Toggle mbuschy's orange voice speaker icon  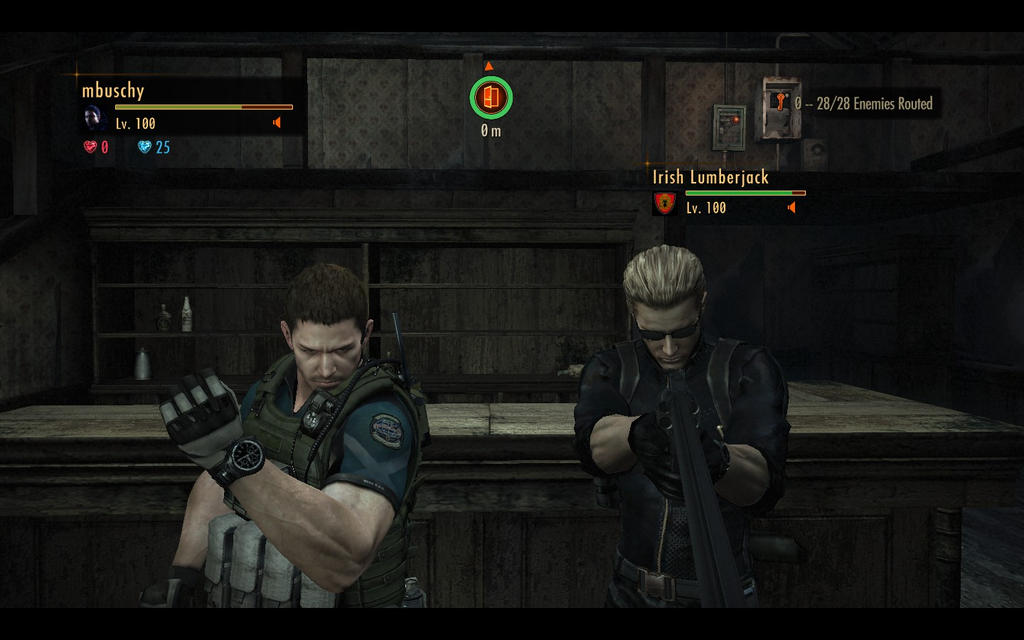coord(277,123)
